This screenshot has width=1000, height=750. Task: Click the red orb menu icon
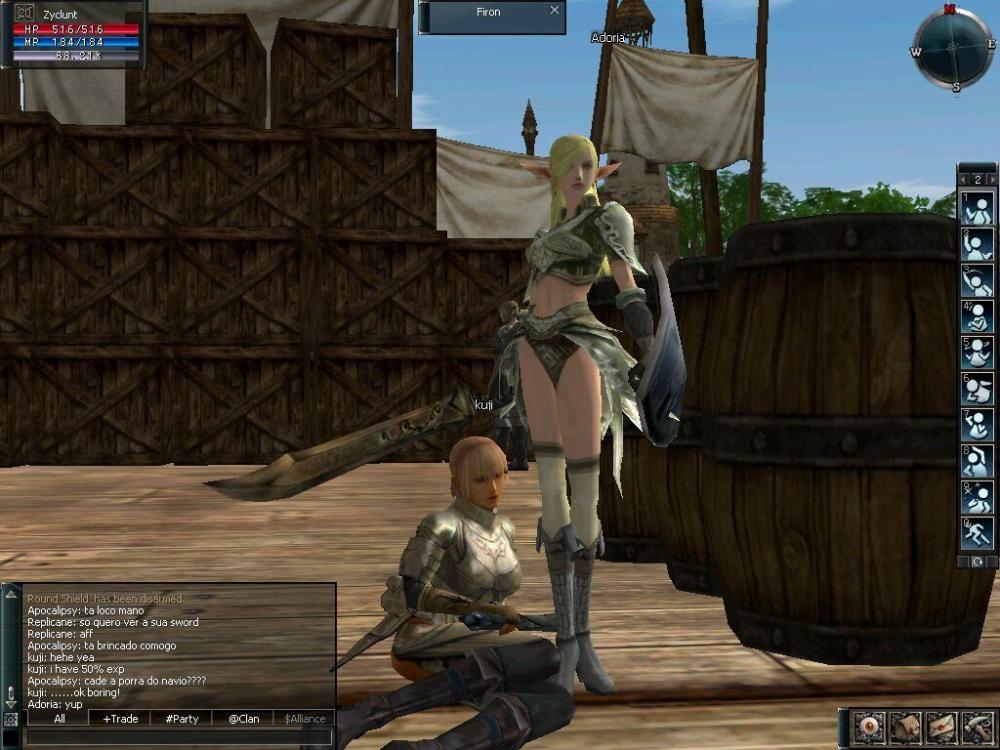click(x=870, y=727)
